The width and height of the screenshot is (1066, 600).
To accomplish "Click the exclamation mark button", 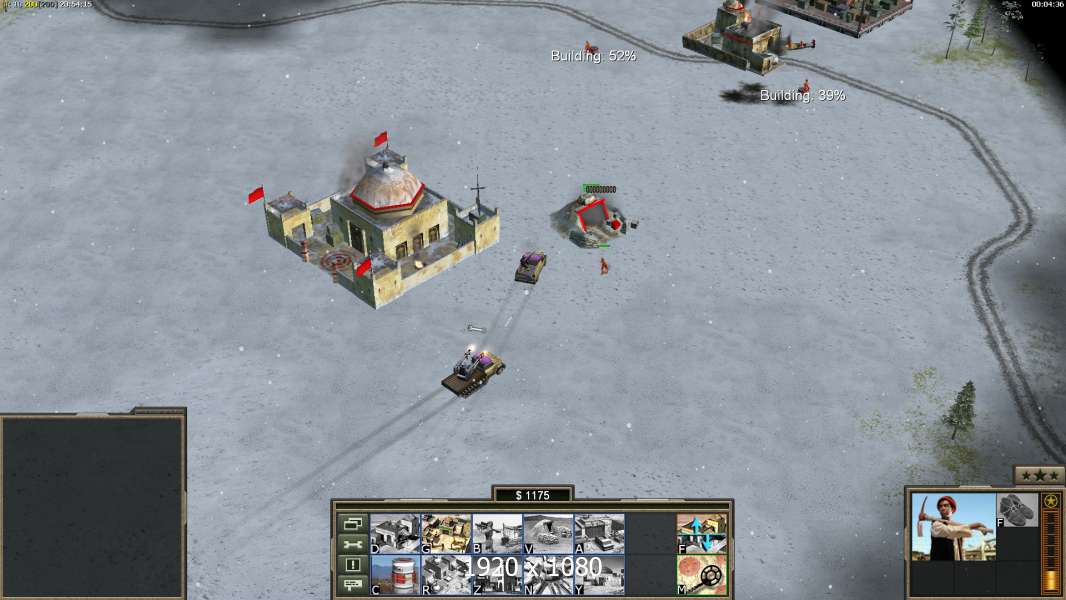I will tap(352, 565).
